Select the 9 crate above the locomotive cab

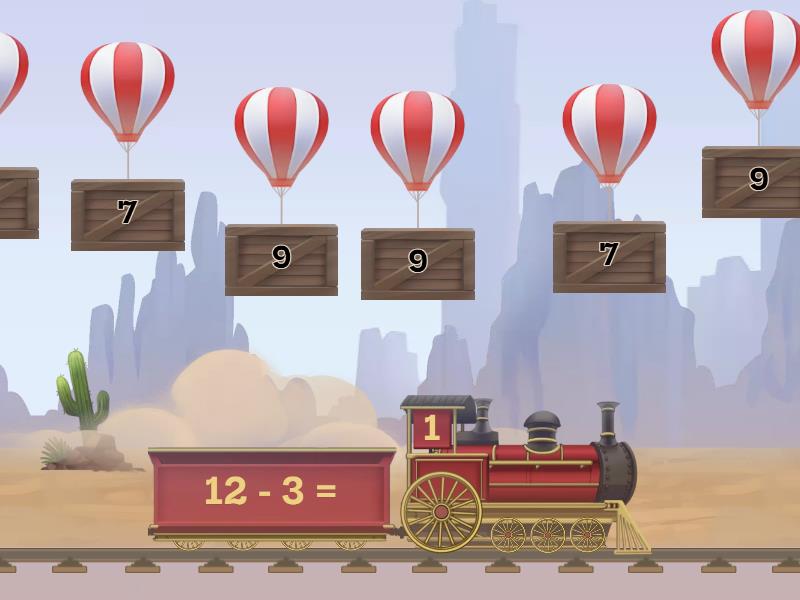[418, 263]
